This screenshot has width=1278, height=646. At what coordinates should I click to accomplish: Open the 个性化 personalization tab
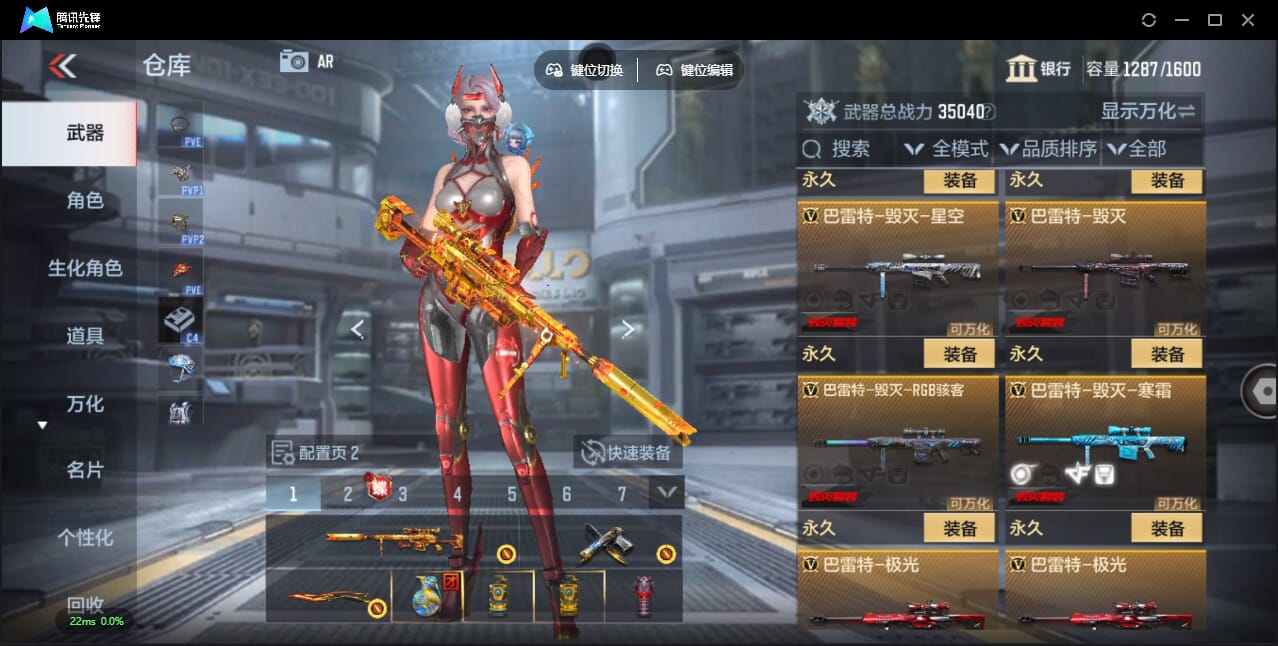85,537
